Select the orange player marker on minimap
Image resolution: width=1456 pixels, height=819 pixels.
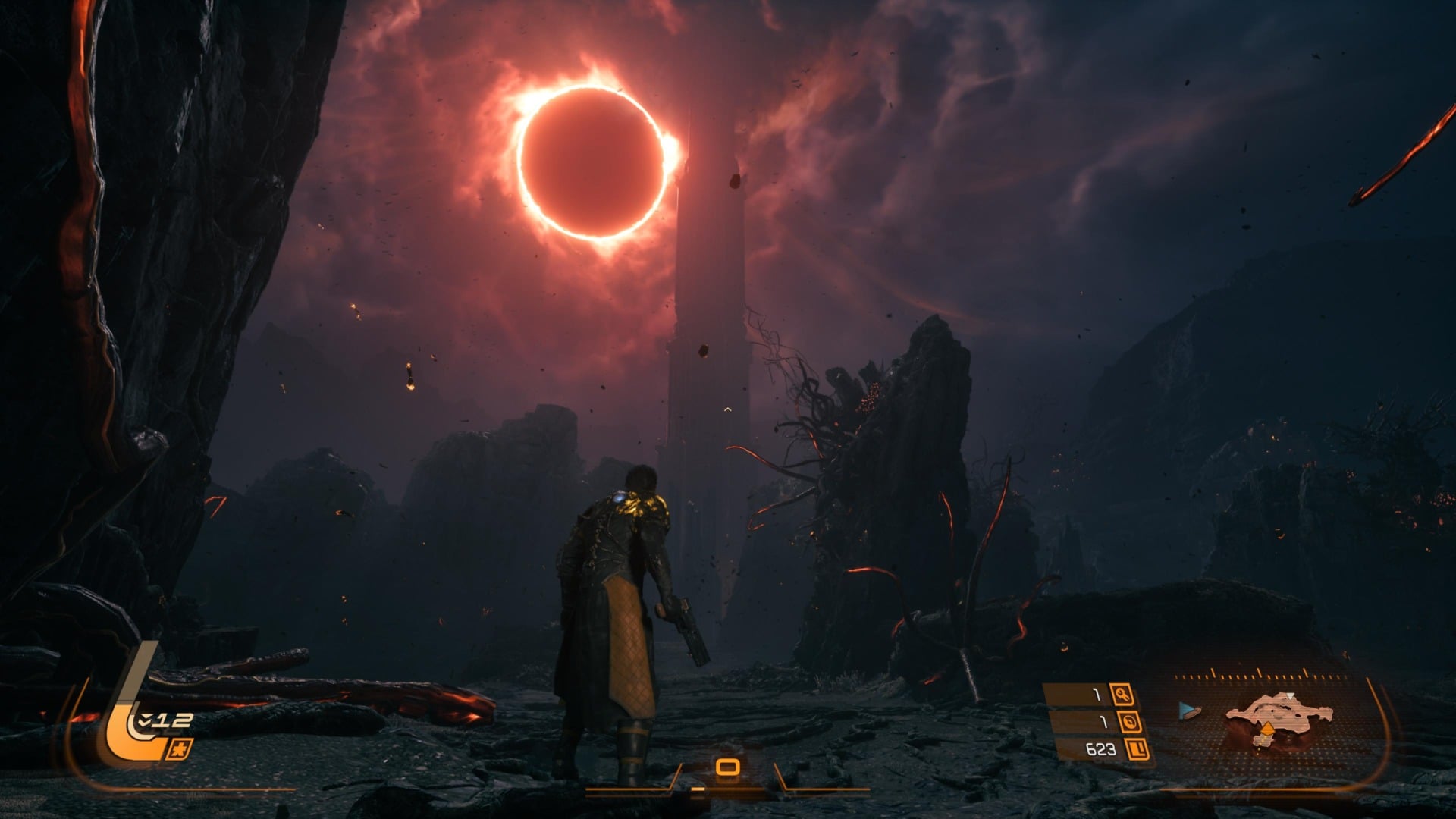pyautogui.click(x=1266, y=729)
